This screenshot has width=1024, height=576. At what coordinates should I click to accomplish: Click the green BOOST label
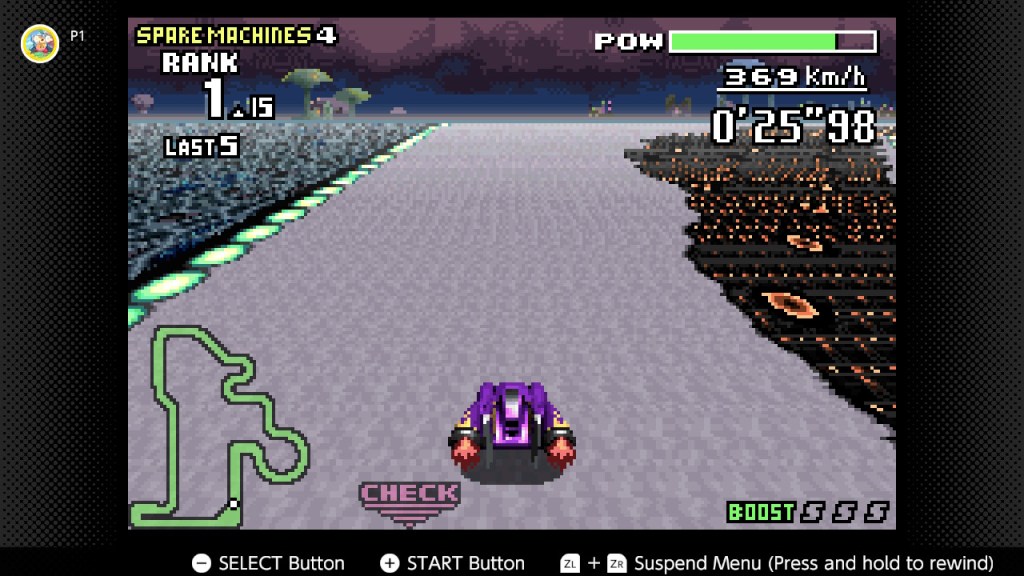coord(761,512)
